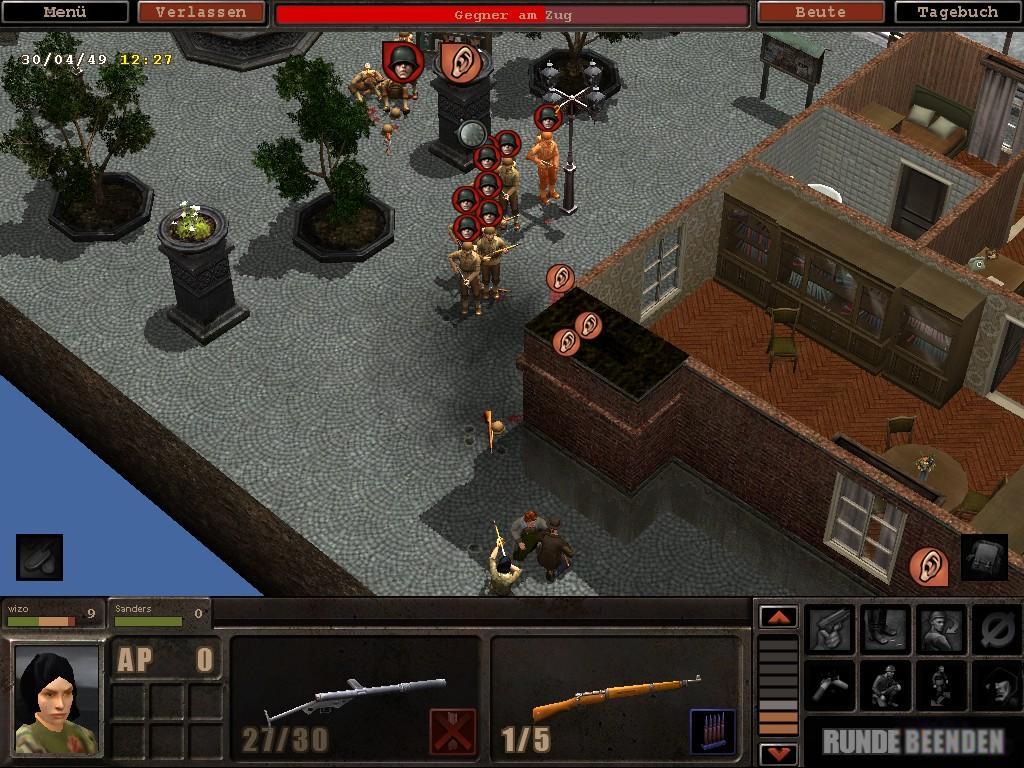Viewport: 1024px width, 768px height.
Task: Activate the pistol aim action icon
Action: [831, 630]
